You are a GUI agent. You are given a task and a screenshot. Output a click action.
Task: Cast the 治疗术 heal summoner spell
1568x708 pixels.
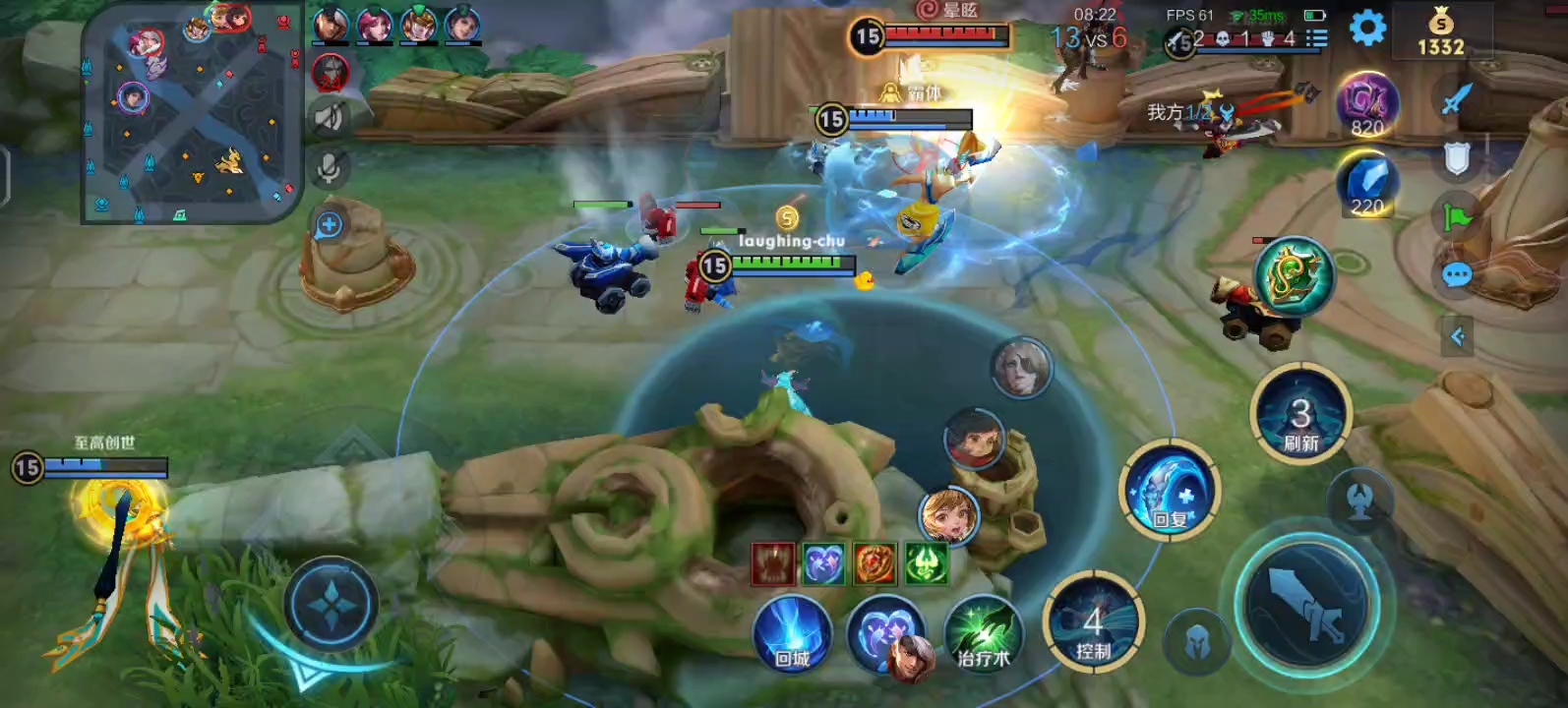click(x=983, y=634)
